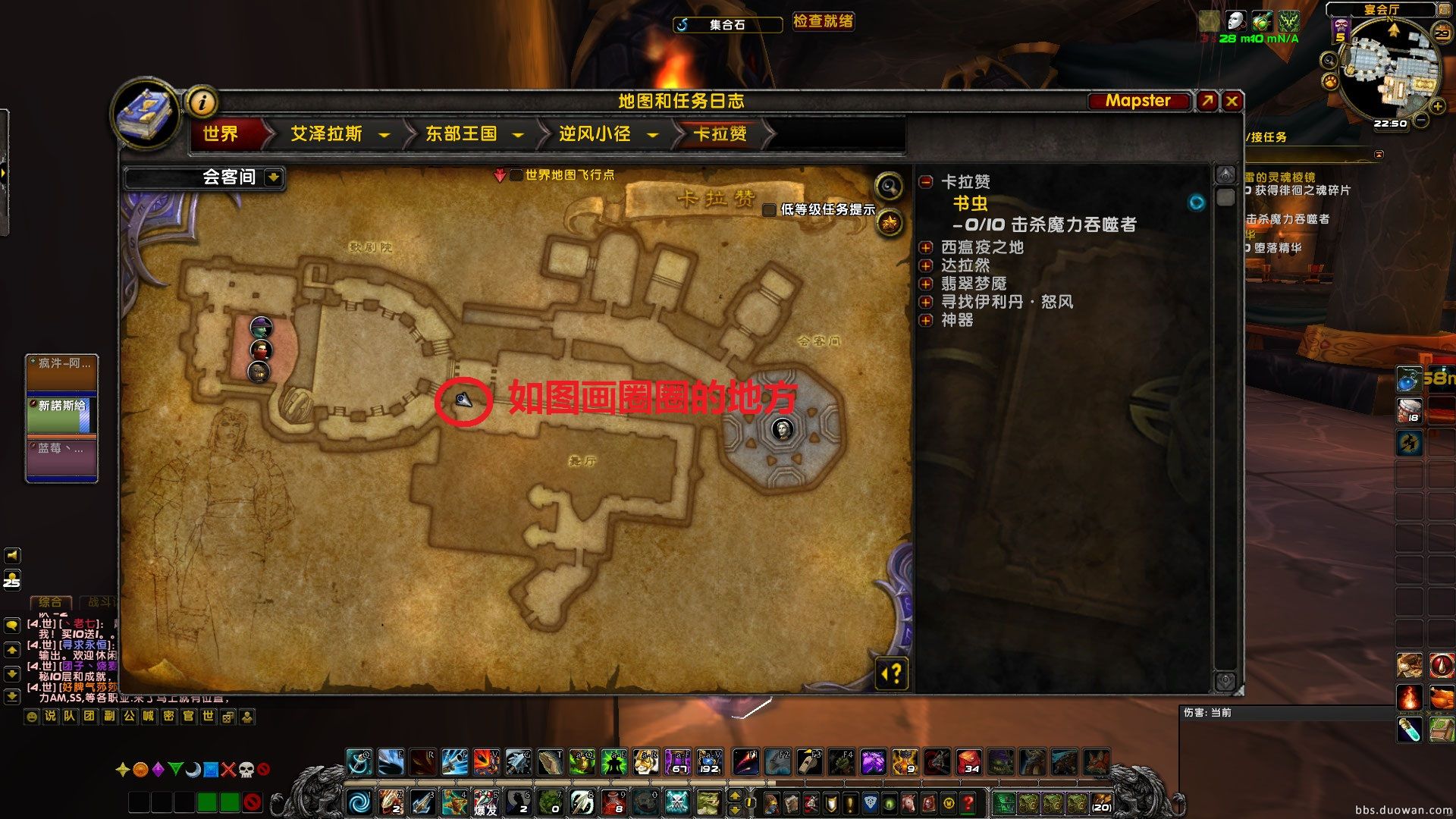Switch to the 世界 map tab
Image resolution: width=1456 pixels, height=819 pixels.
tap(222, 134)
